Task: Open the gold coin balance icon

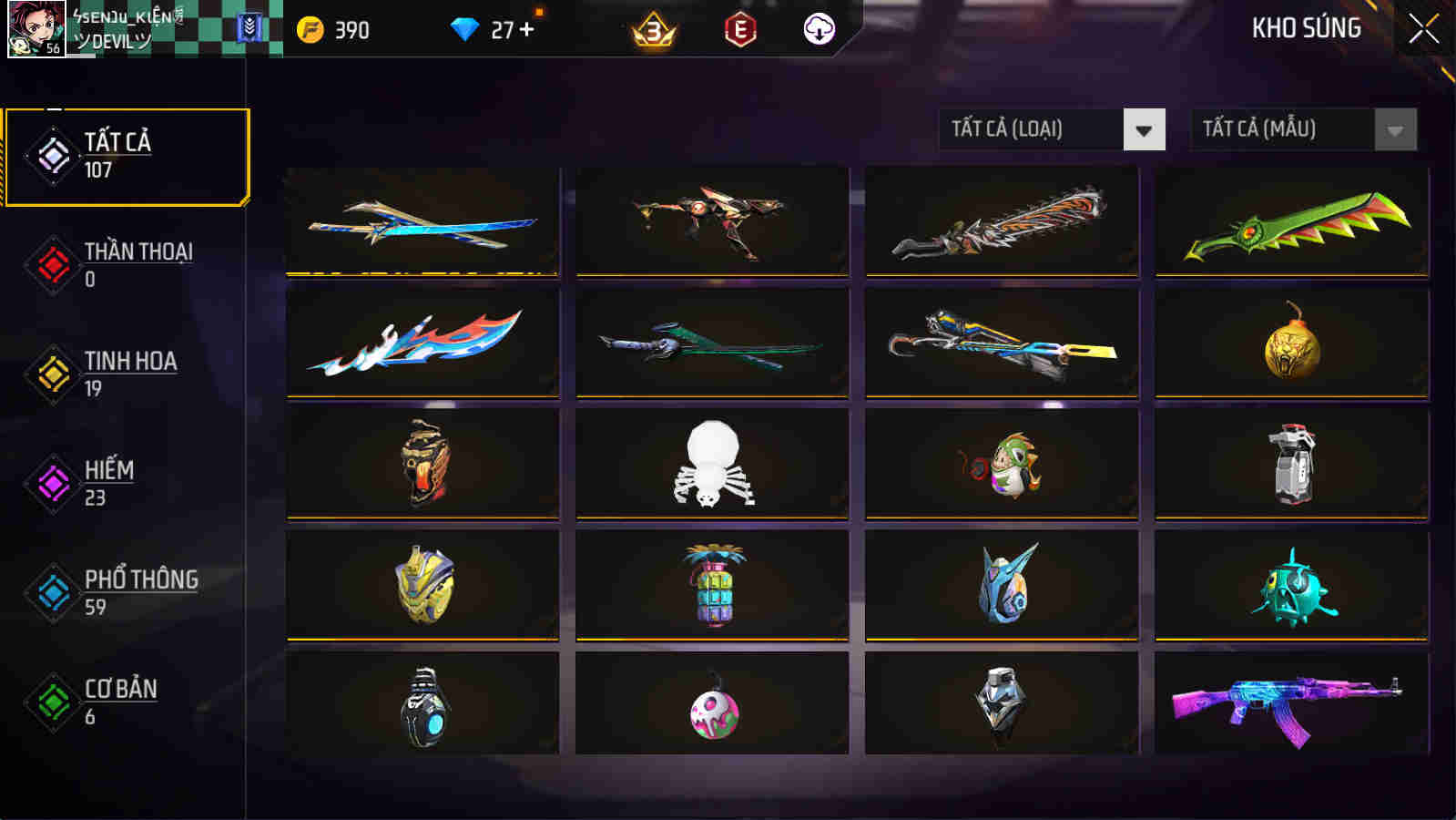Action: [x=310, y=30]
